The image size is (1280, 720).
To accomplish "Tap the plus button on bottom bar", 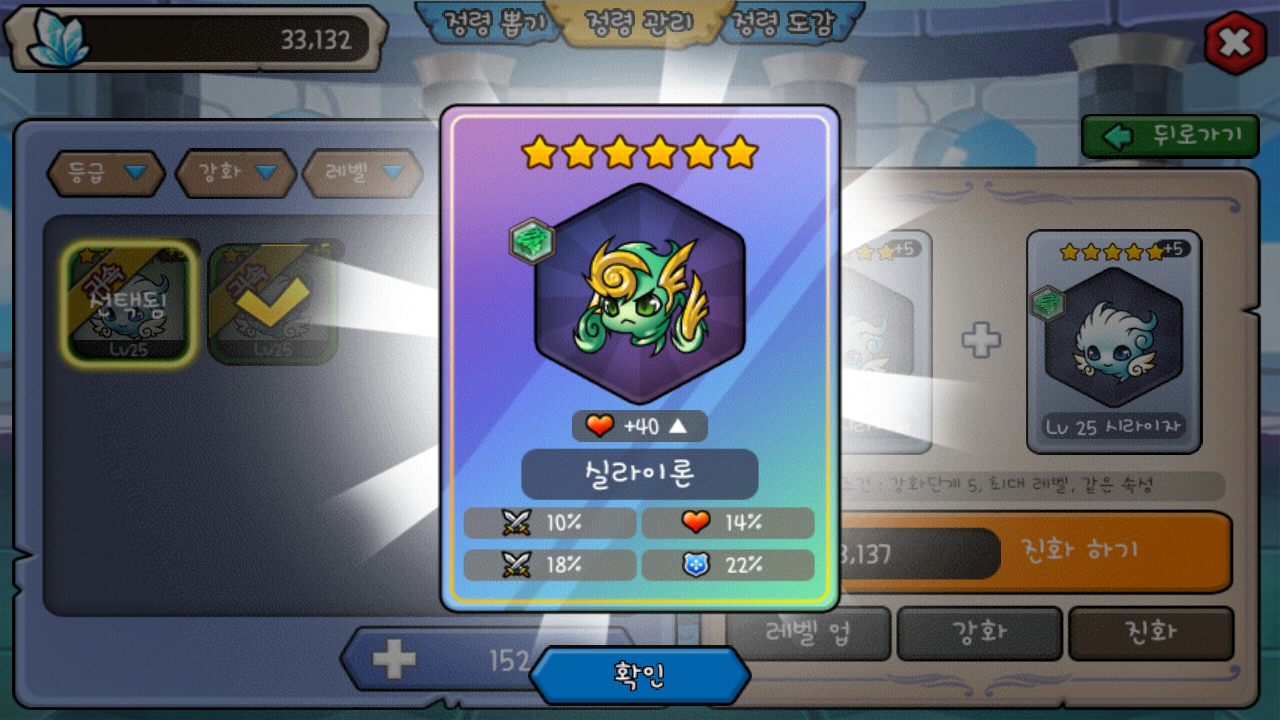I will coord(394,659).
